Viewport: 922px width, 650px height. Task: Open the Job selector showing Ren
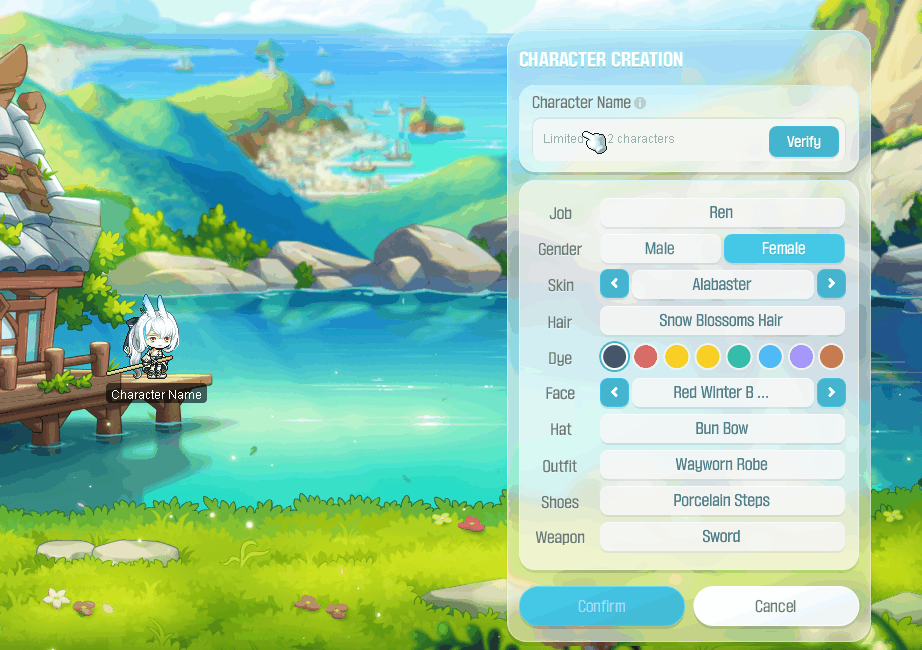(x=721, y=212)
